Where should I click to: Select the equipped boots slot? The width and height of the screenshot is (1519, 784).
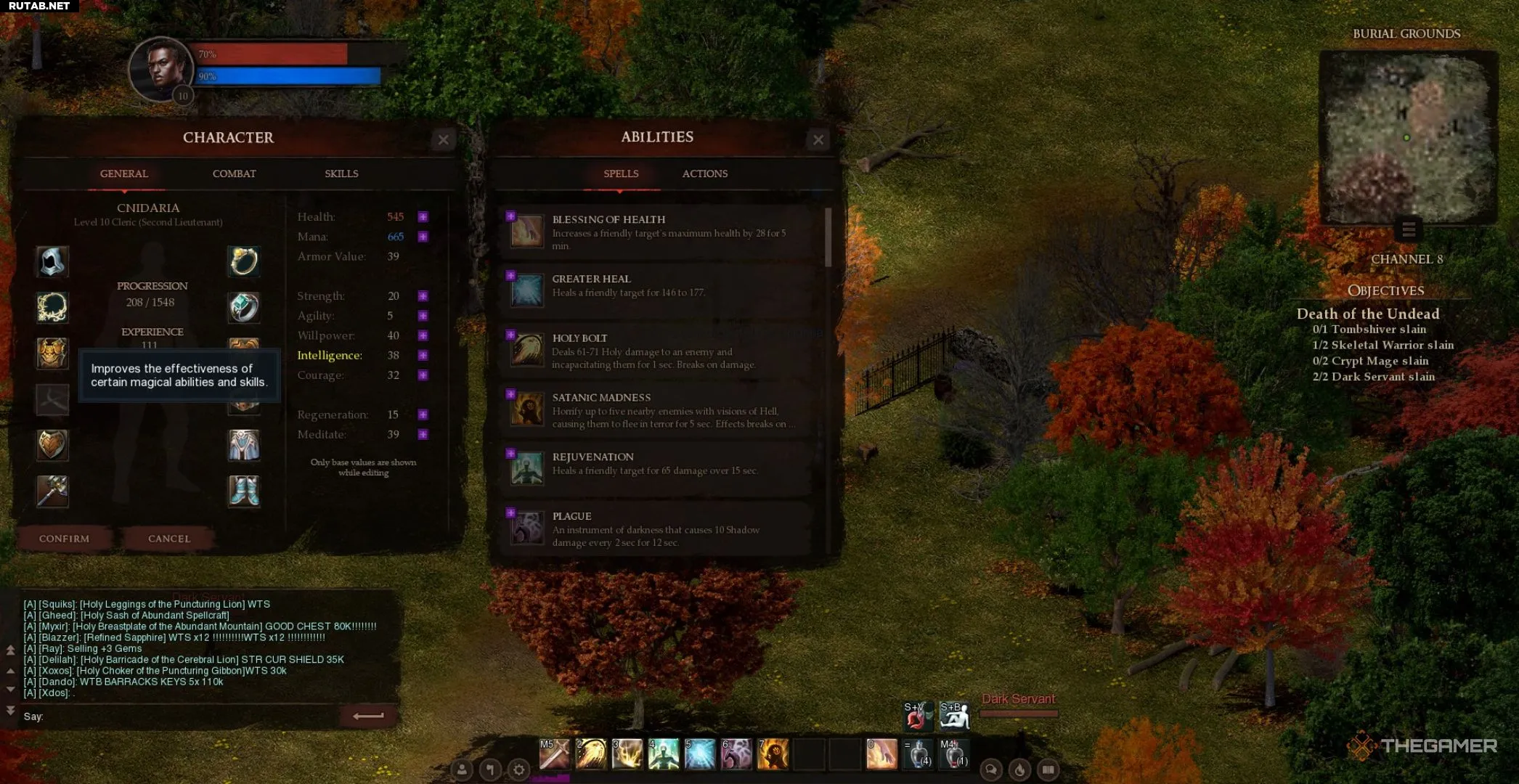click(244, 491)
